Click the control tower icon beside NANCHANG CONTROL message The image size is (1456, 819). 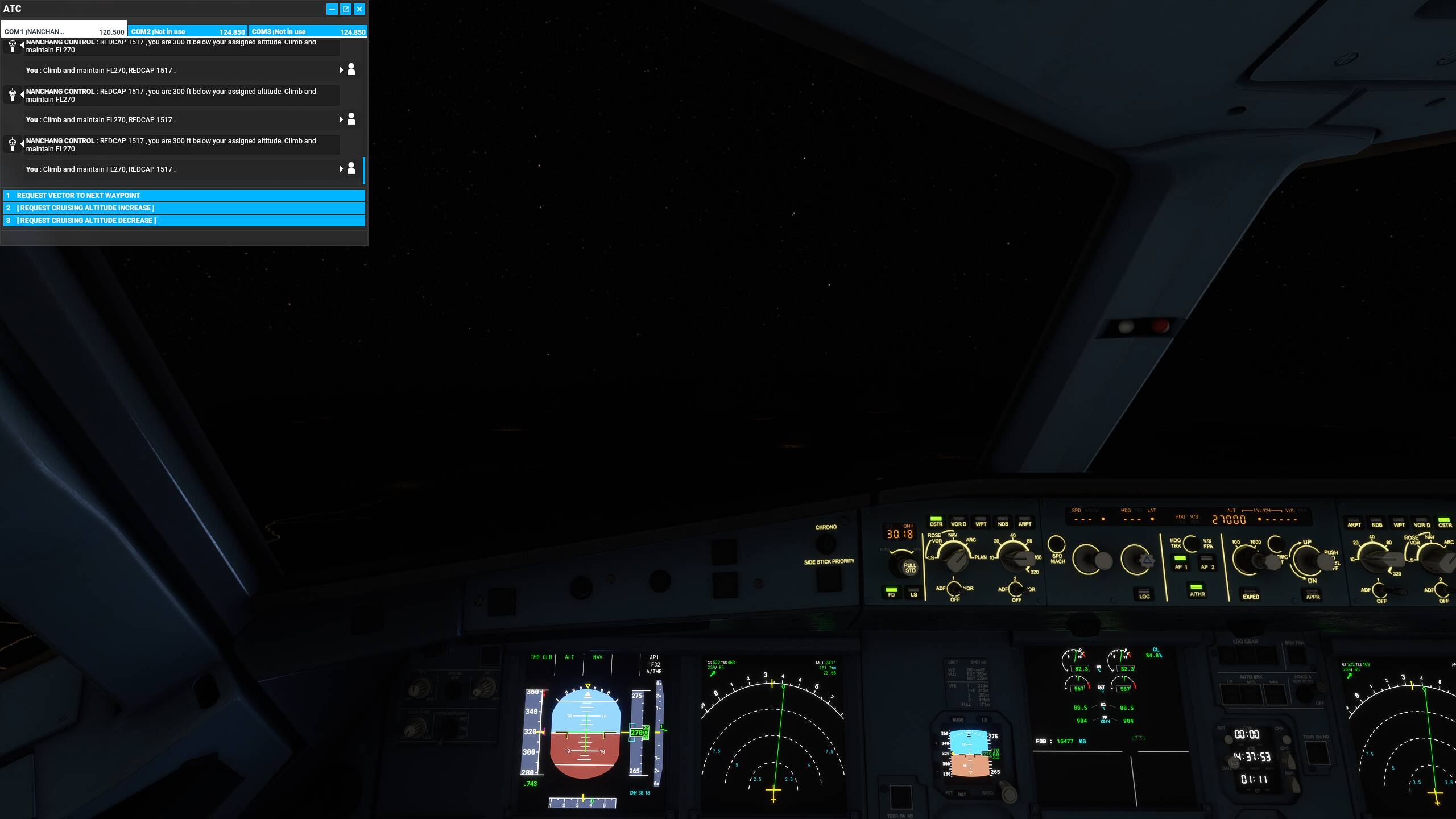13,46
